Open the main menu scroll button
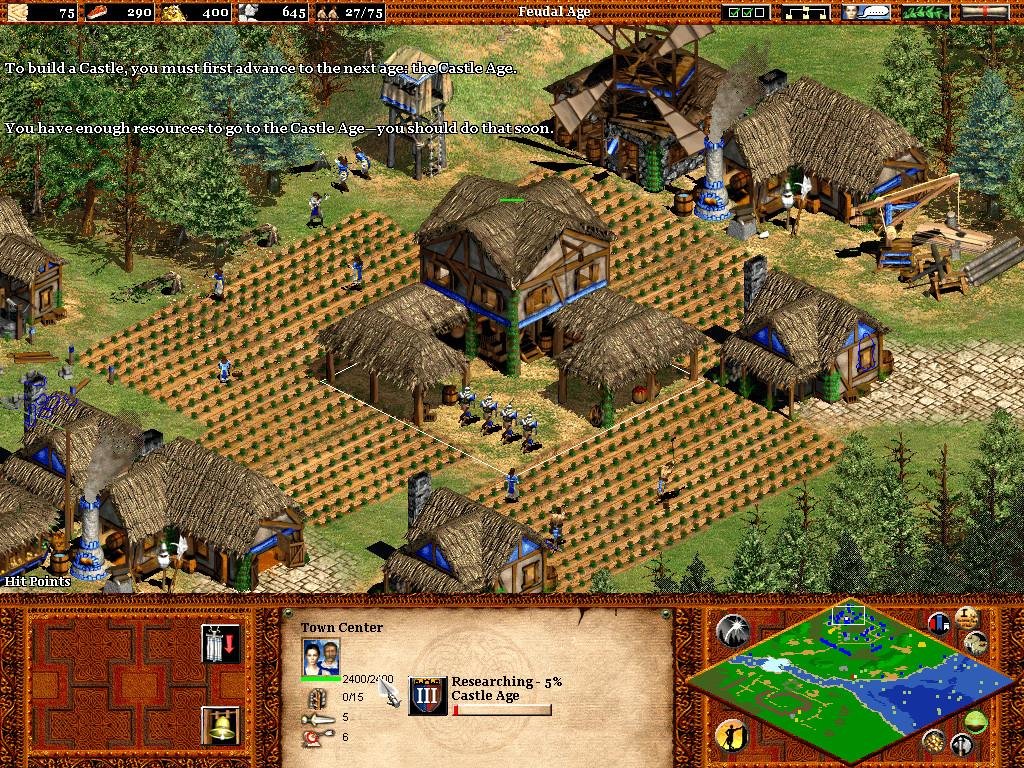 tap(984, 13)
